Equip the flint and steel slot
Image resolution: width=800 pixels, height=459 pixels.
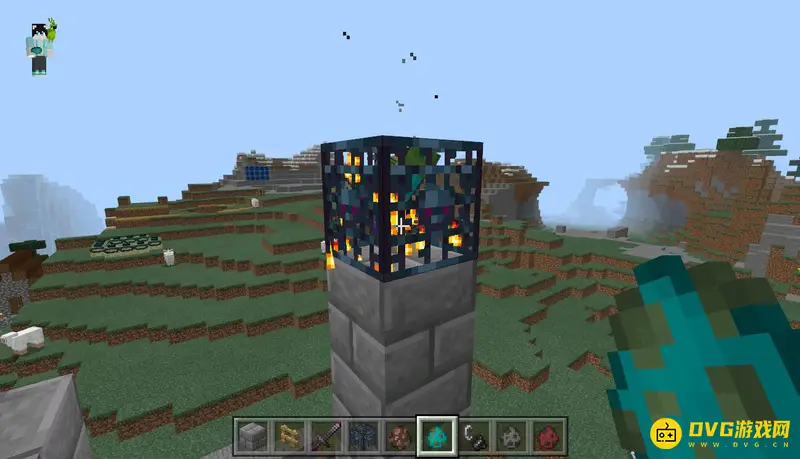(x=472, y=435)
